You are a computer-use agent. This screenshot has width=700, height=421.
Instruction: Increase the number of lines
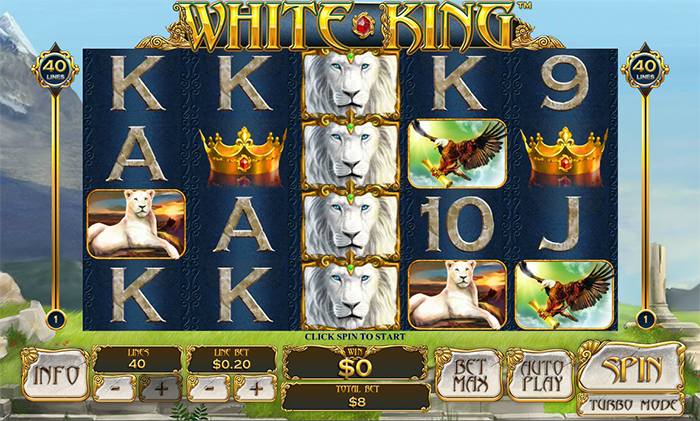pyautogui.click(x=161, y=388)
